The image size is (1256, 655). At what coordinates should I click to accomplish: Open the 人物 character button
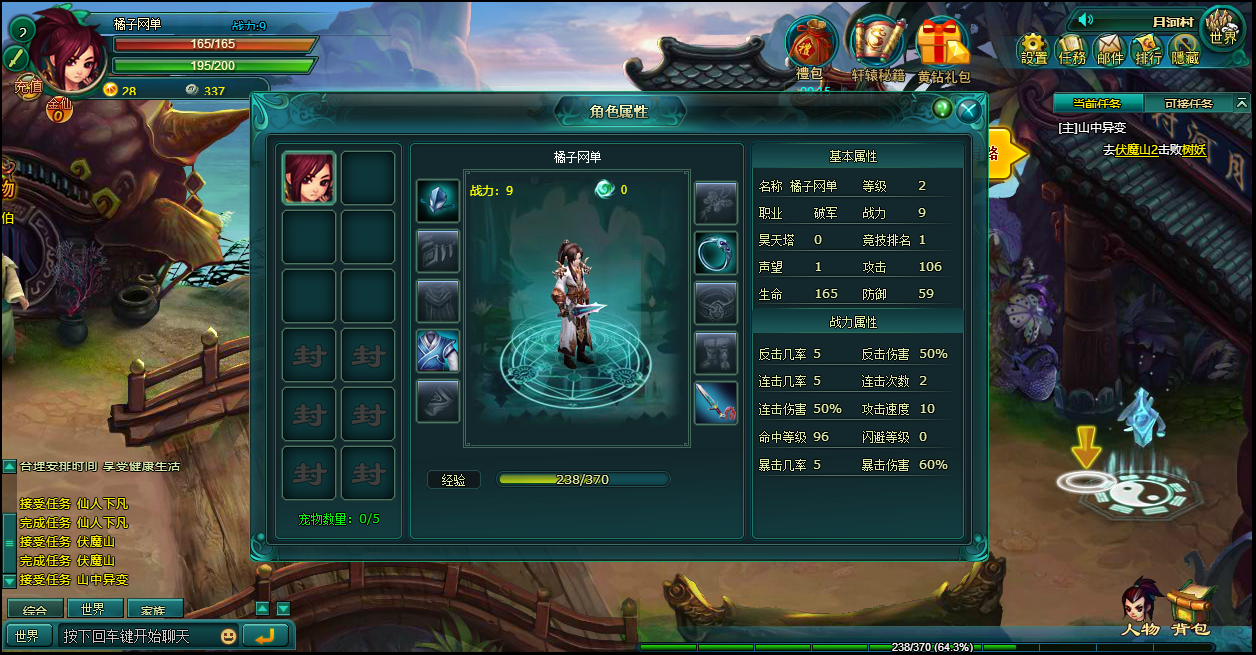1139,610
